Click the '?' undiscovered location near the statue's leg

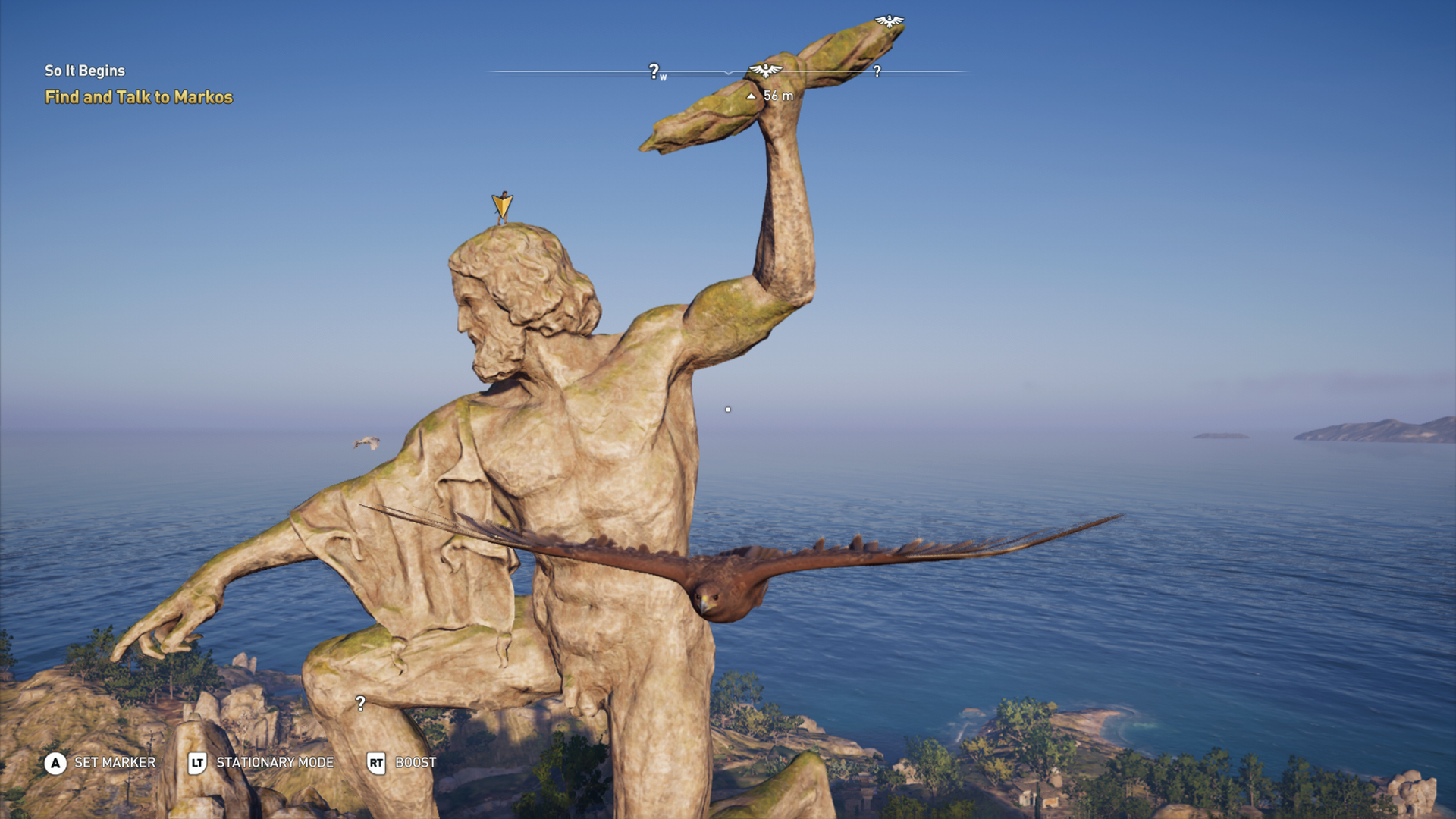pos(359,704)
